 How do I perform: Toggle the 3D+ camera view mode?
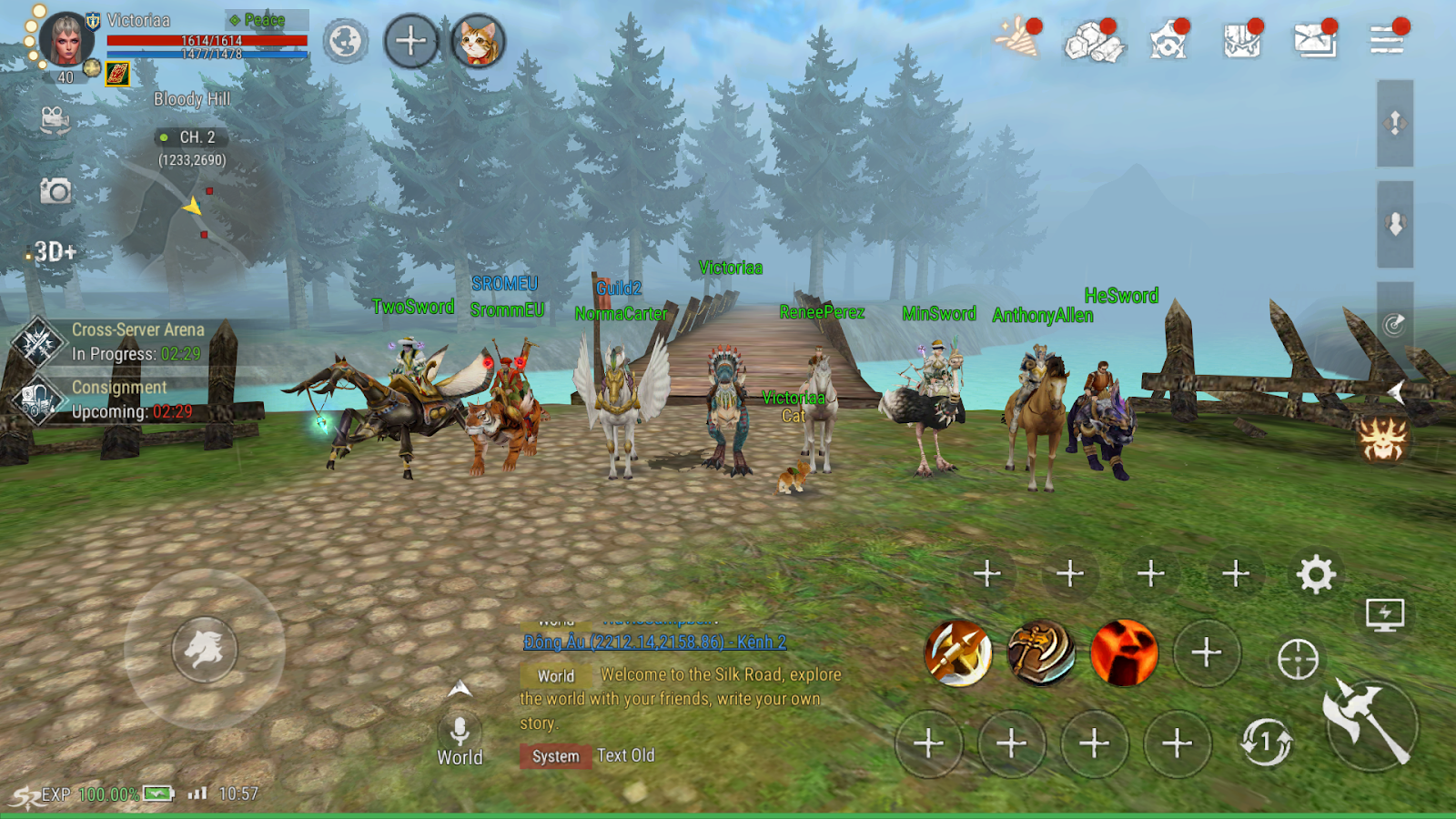pos(55,252)
